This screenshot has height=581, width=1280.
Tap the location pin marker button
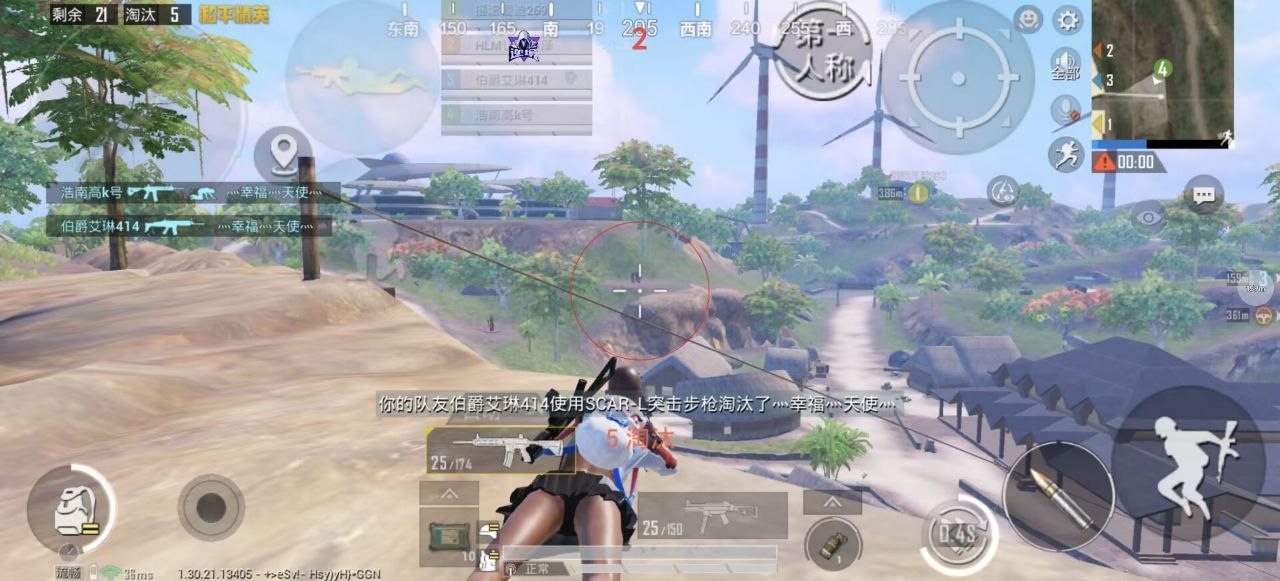[x=283, y=155]
